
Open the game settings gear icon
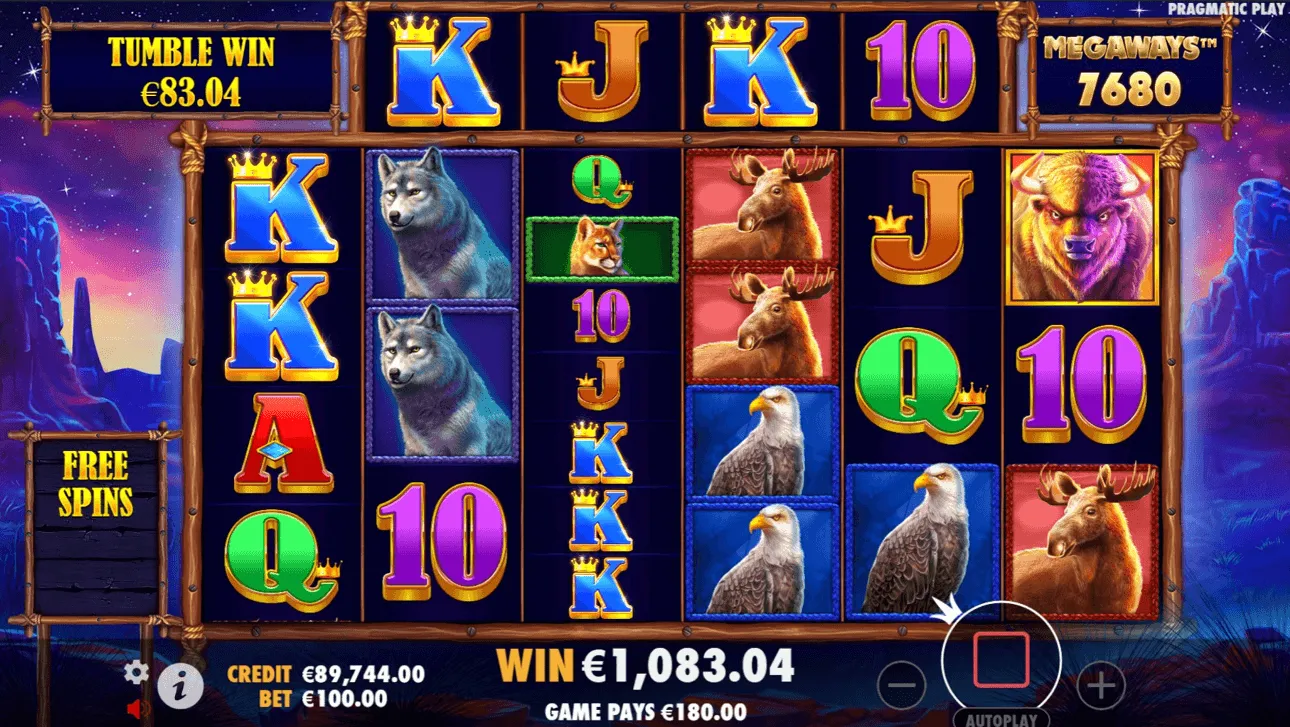pos(134,673)
